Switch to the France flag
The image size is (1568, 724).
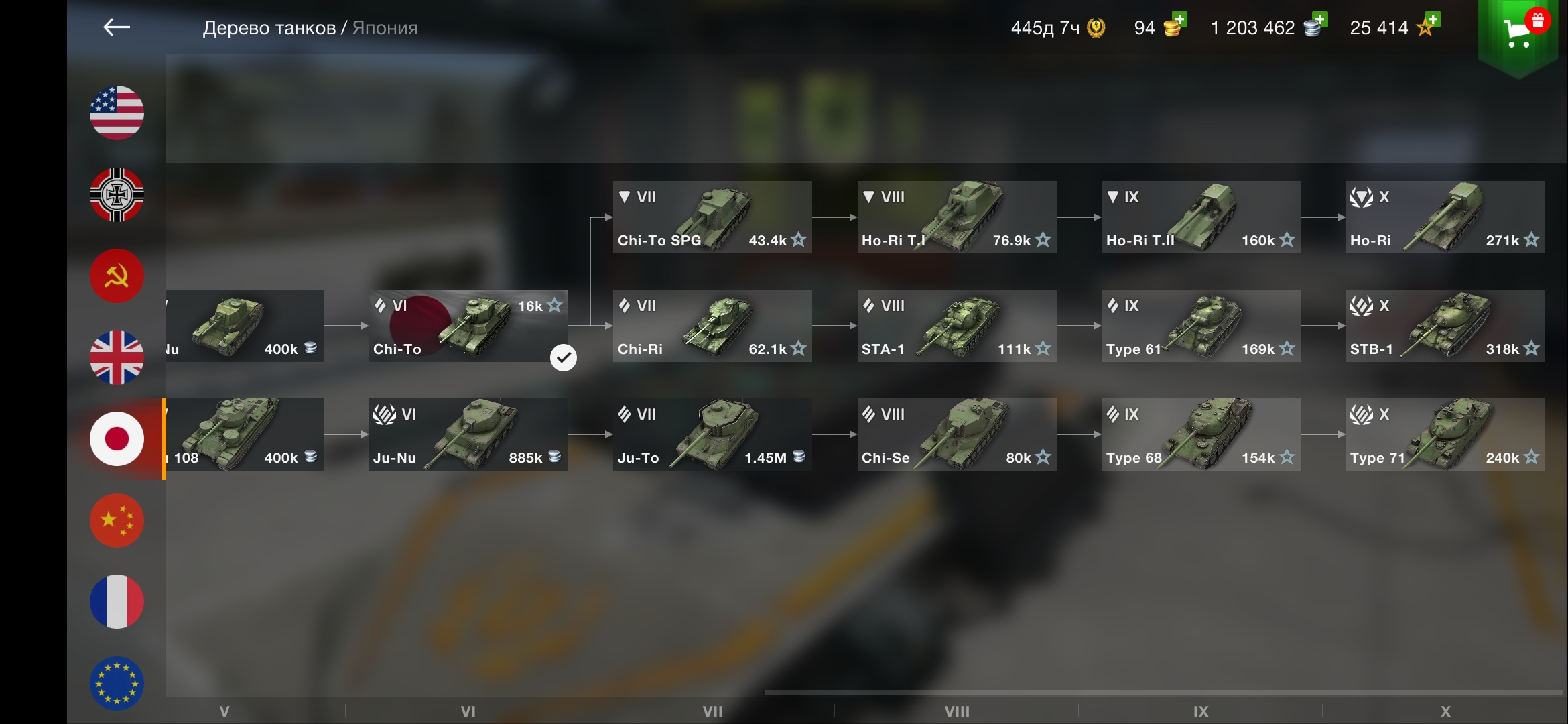click(x=117, y=601)
